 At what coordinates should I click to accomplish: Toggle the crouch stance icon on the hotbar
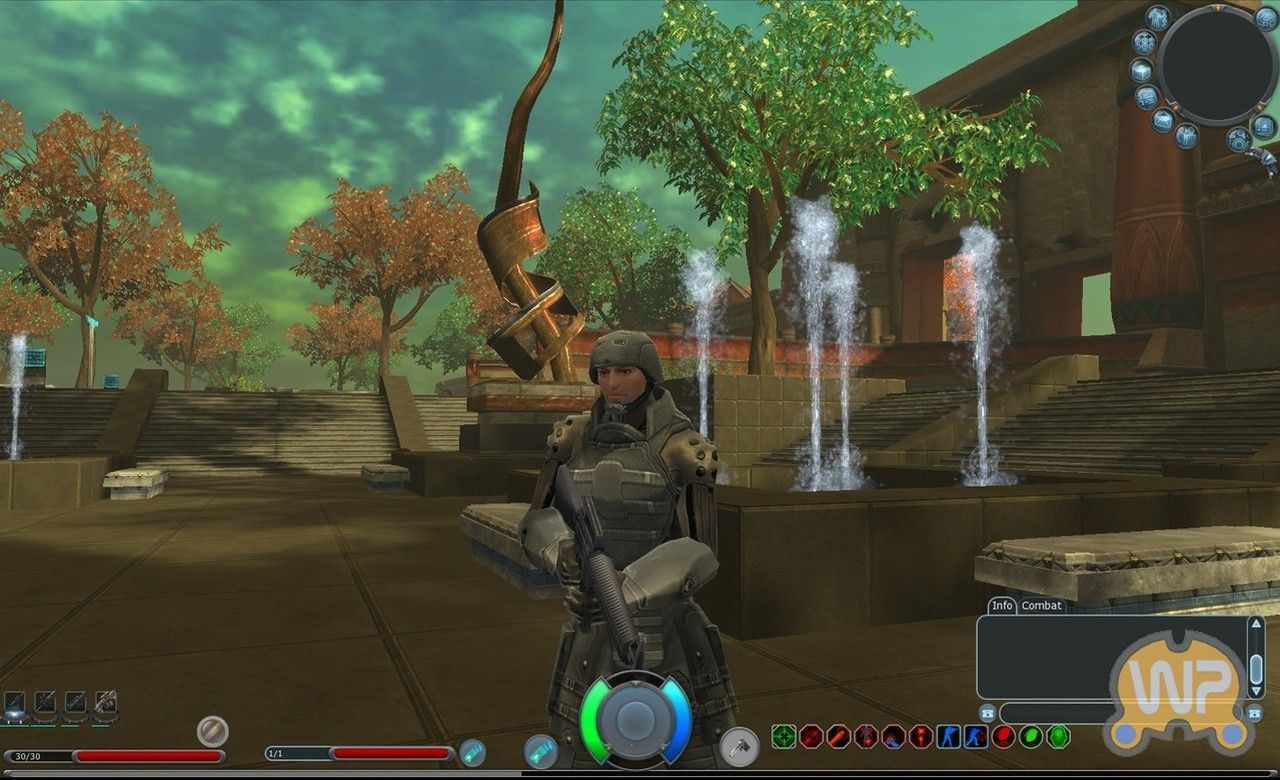coord(949,736)
